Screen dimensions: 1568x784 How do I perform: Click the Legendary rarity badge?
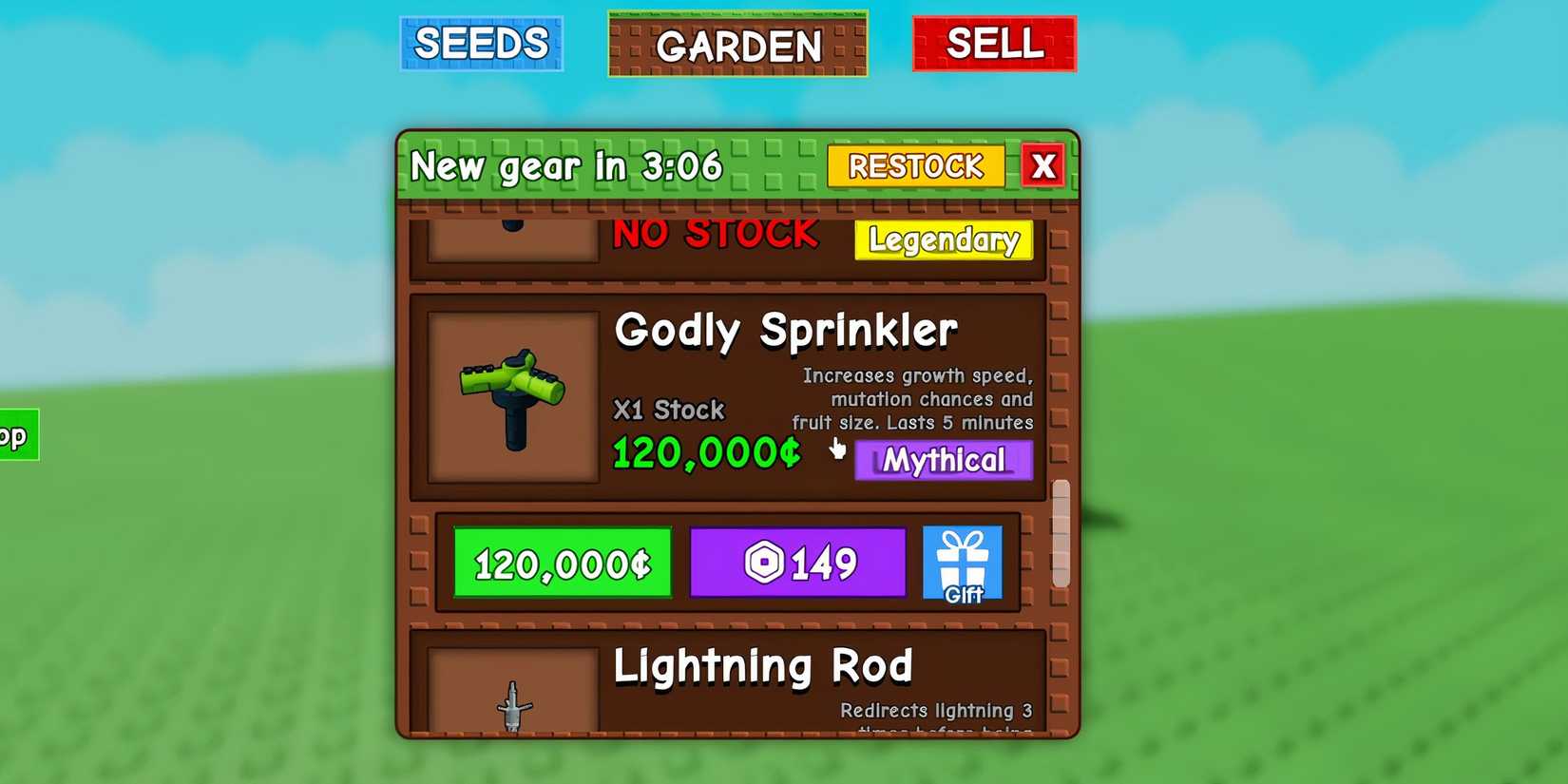(x=943, y=241)
